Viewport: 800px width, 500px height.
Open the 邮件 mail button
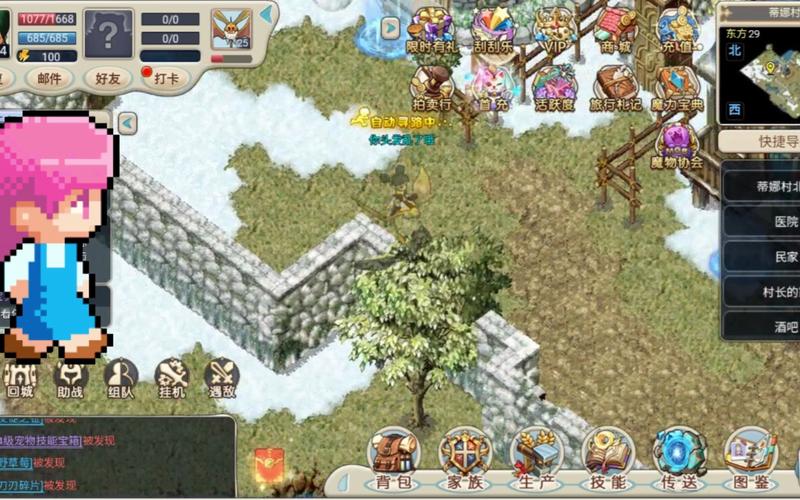(48, 77)
